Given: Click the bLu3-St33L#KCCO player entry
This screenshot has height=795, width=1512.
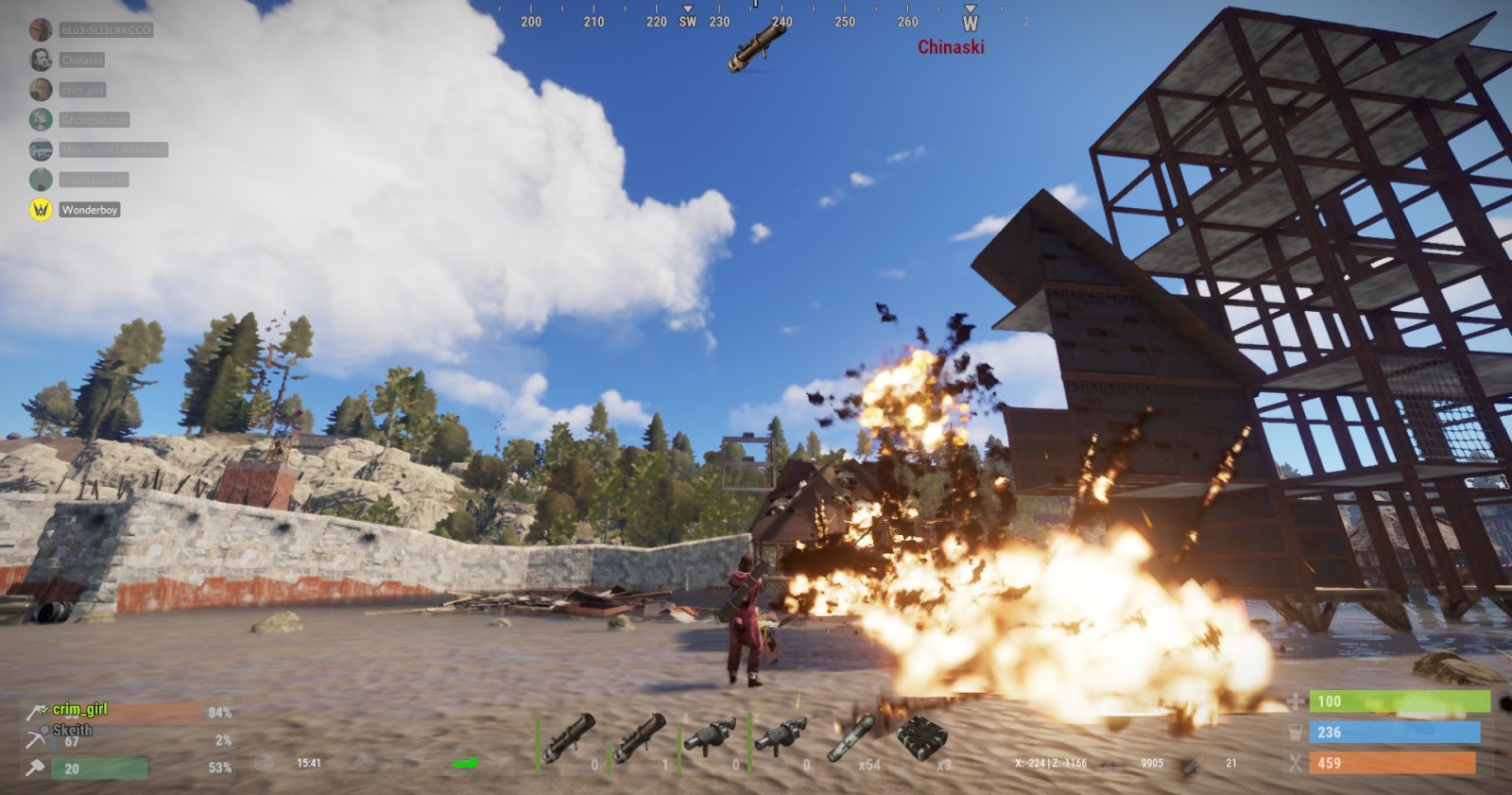Looking at the screenshot, I should pyautogui.click(x=105, y=30).
